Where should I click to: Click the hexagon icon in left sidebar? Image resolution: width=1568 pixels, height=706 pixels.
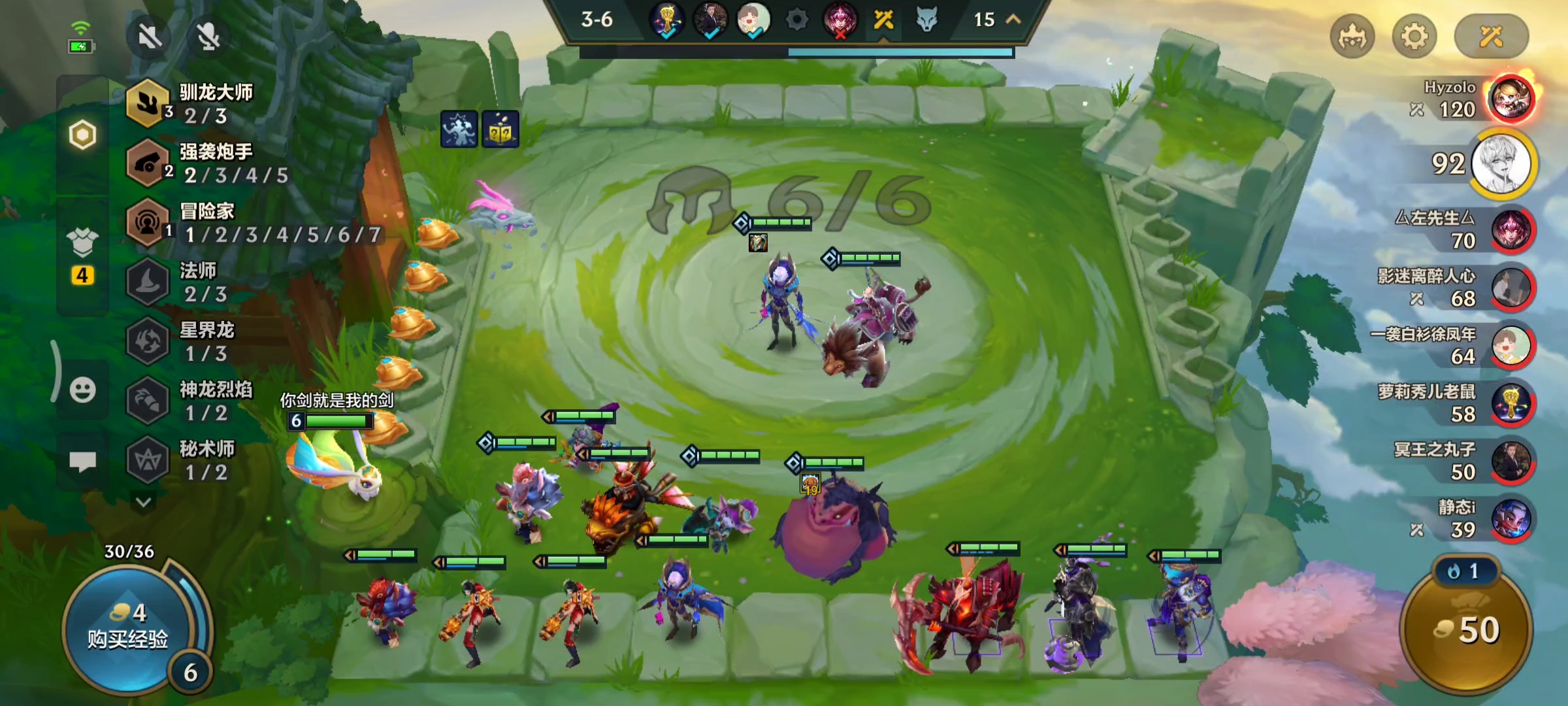pyautogui.click(x=82, y=135)
